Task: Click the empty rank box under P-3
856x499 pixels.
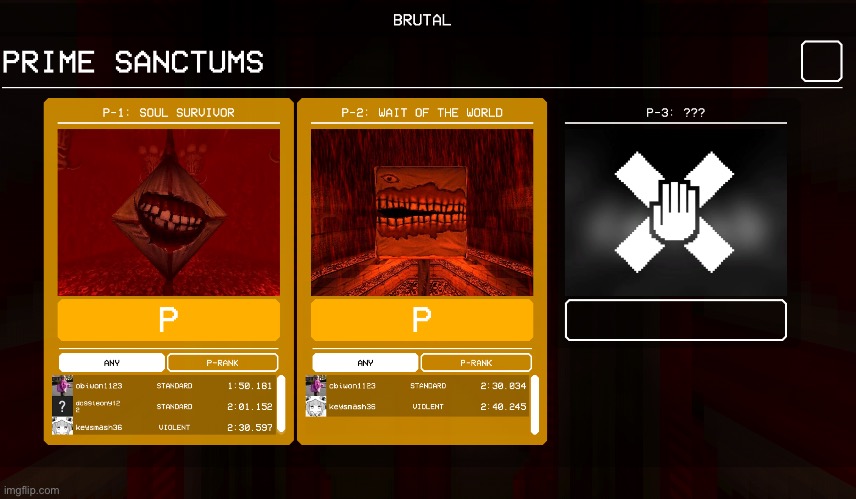Action: pyautogui.click(x=676, y=320)
